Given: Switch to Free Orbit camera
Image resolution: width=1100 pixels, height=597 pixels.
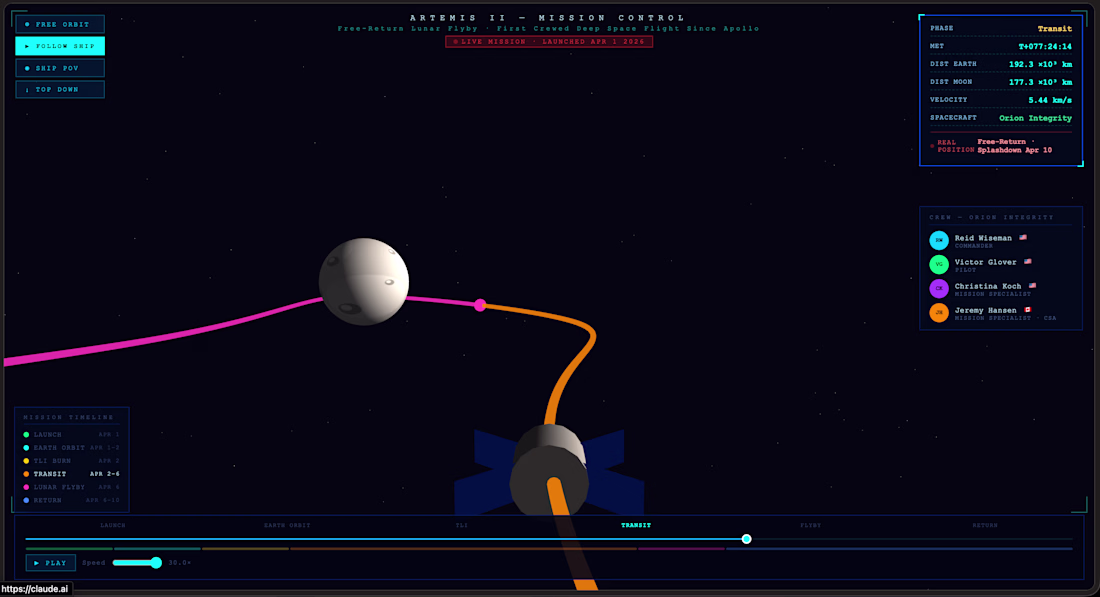Looking at the screenshot, I should (60, 24).
